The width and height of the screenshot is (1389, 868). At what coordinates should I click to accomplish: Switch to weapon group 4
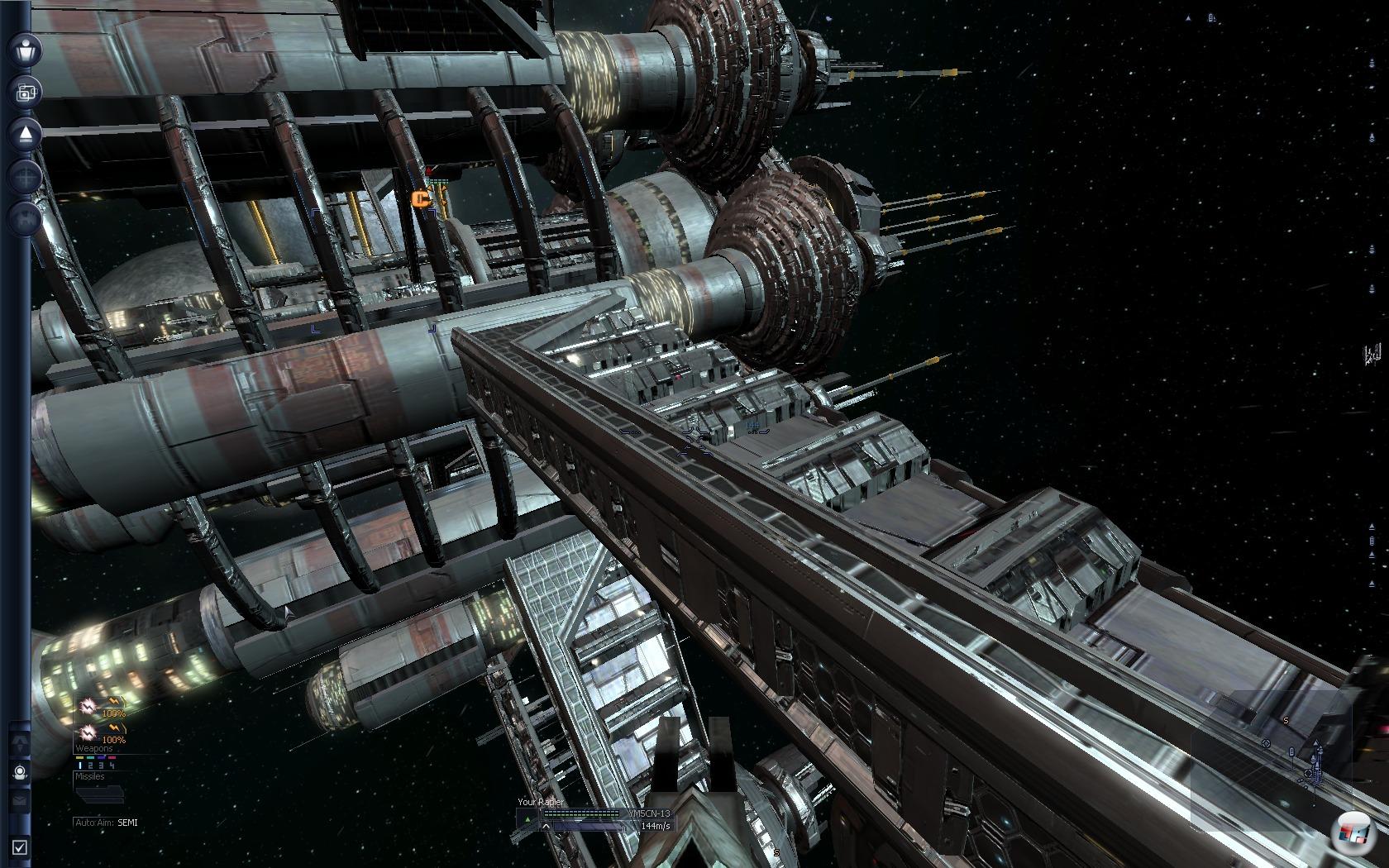(112, 765)
